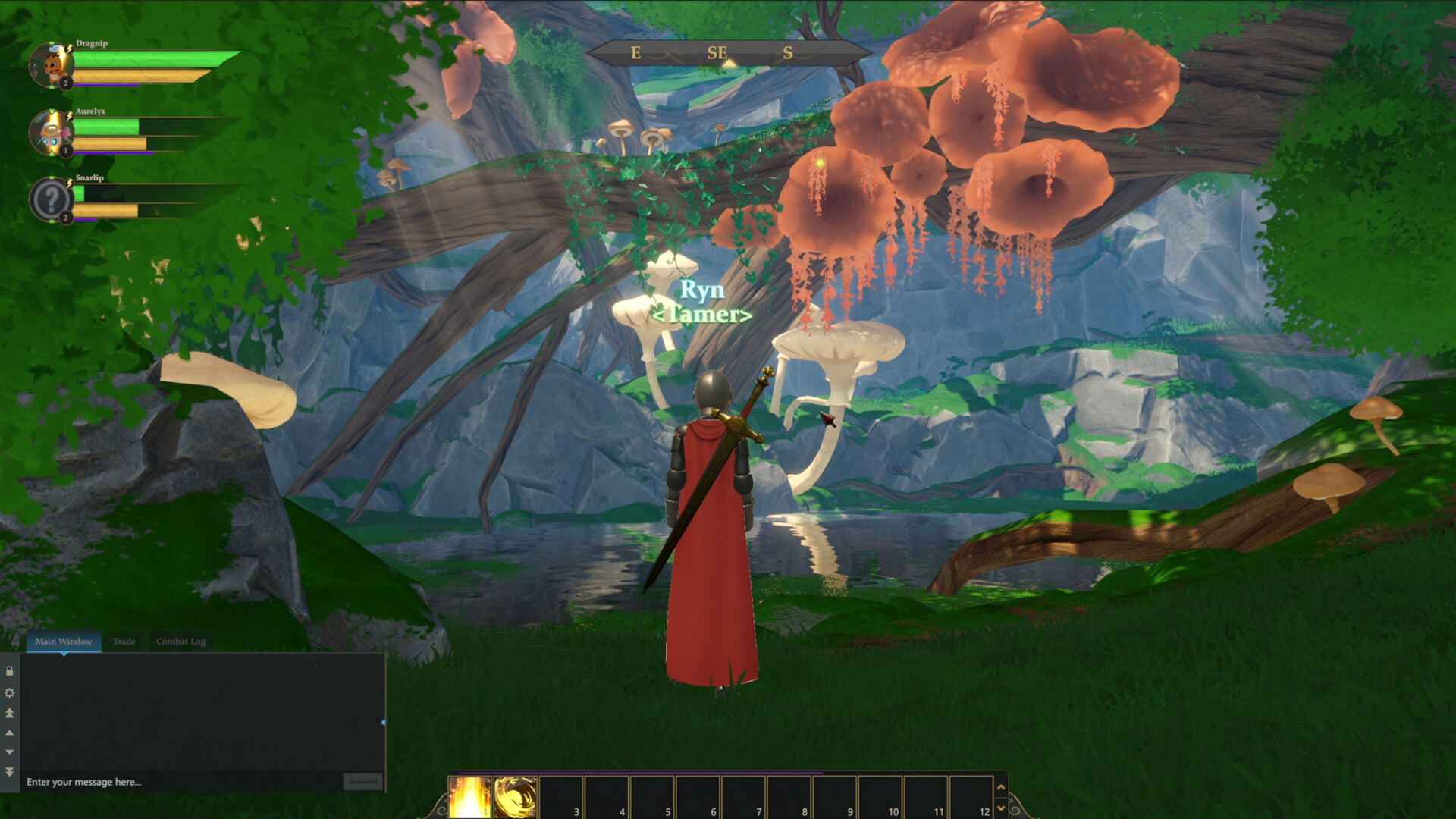The height and width of the screenshot is (819, 1456).
Task: Click the Ryn <Tamer> nameplate
Action: [x=704, y=302]
